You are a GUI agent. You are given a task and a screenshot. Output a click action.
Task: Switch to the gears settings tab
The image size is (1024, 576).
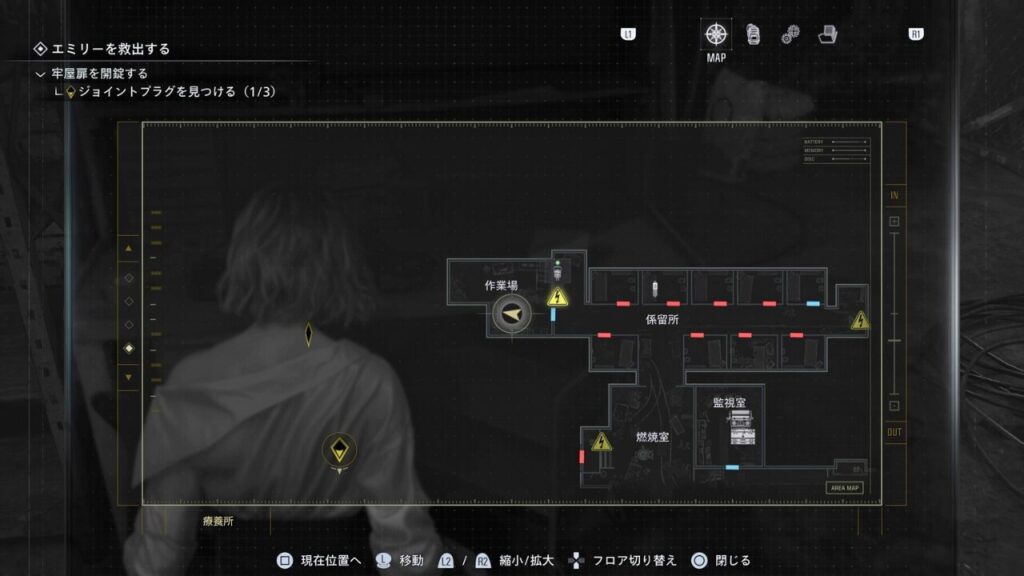(790, 36)
